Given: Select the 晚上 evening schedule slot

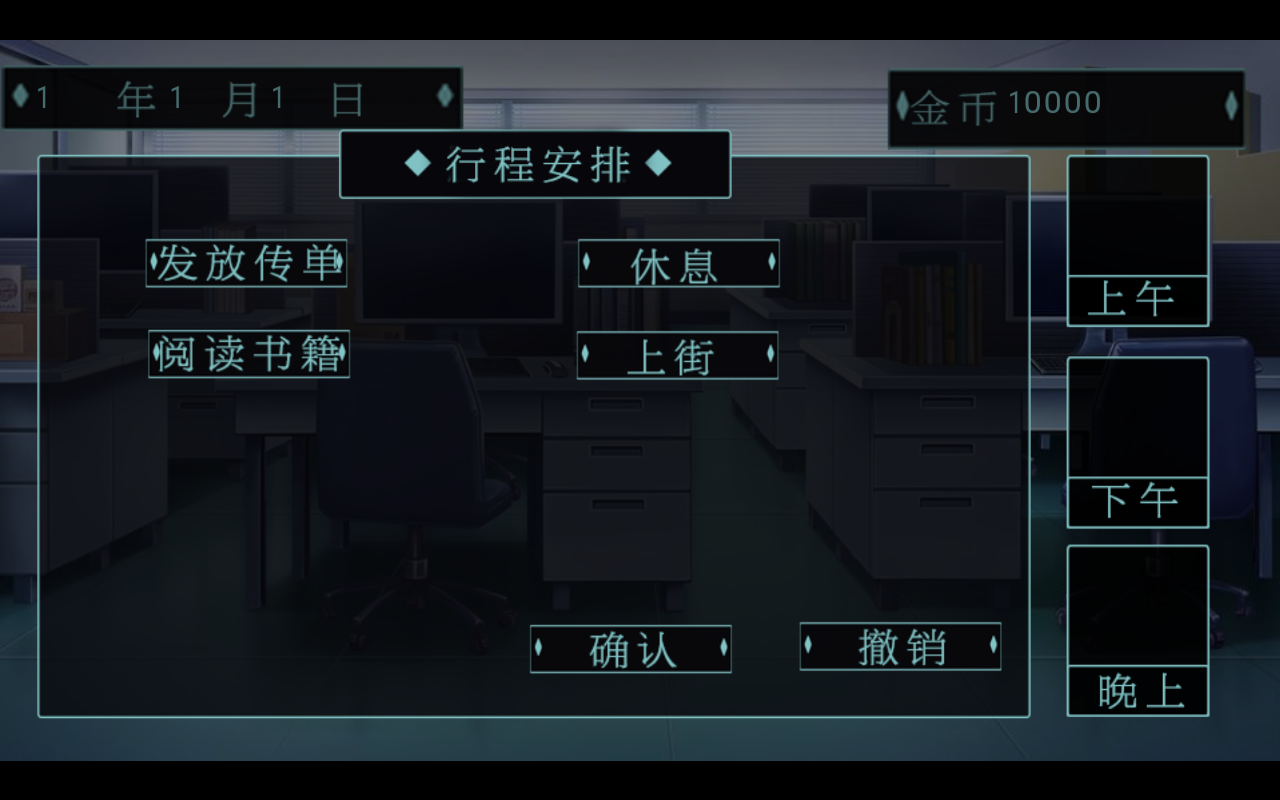Looking at the screenshot, I should tap(1138, 690).
